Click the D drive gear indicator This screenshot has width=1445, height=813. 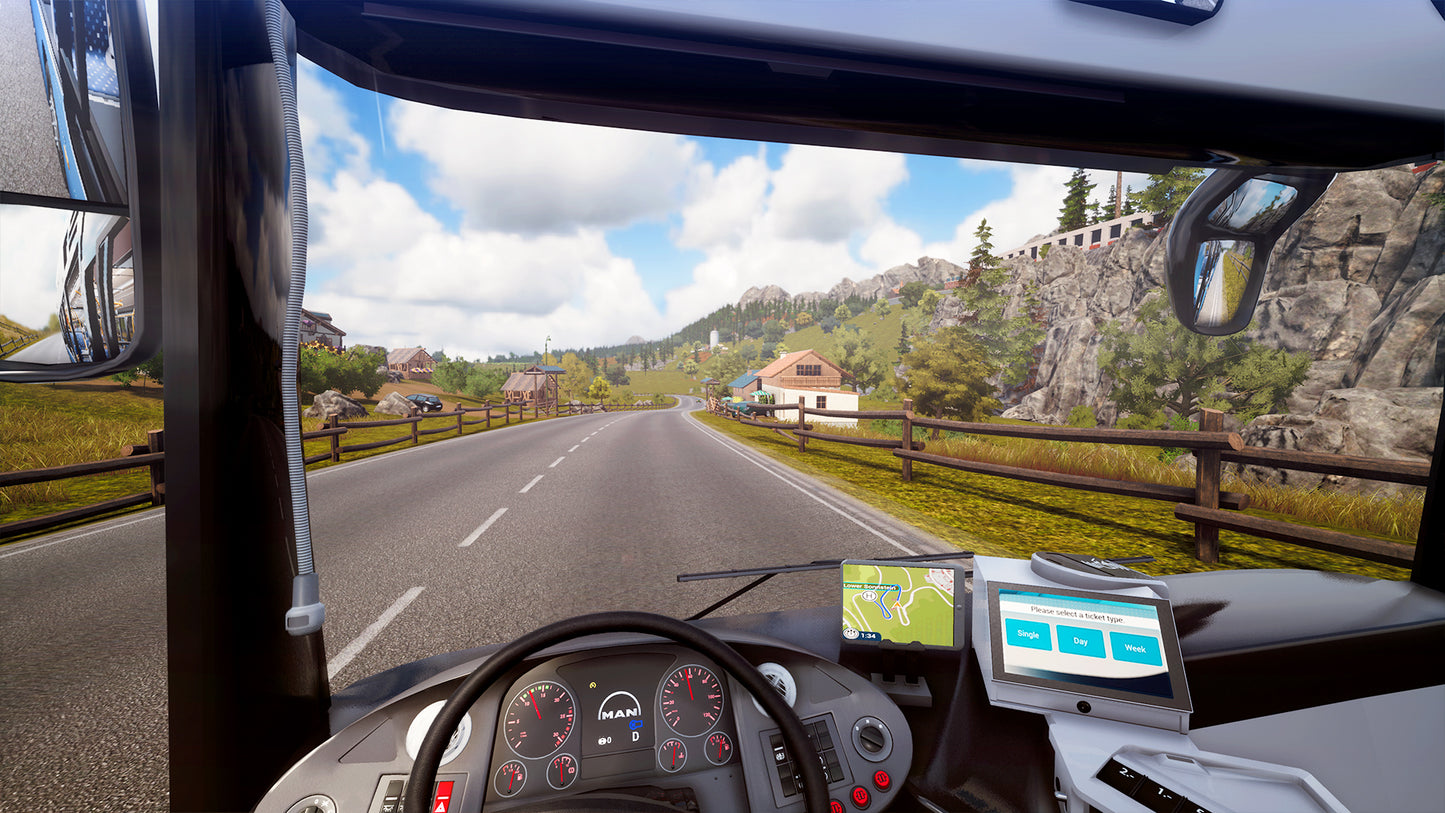(x=634, y=736)
